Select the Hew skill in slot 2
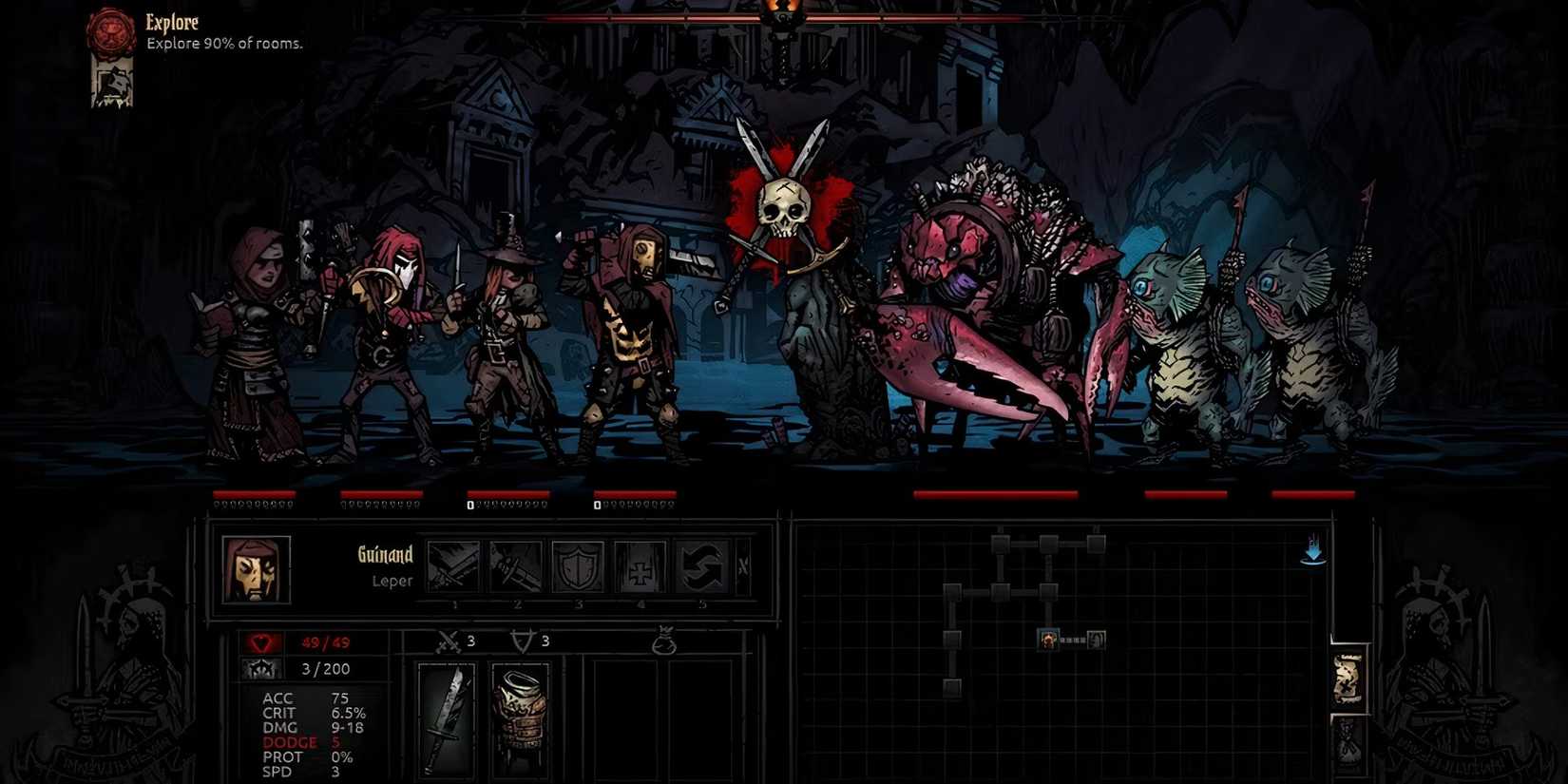 click(x=518, y=565)
